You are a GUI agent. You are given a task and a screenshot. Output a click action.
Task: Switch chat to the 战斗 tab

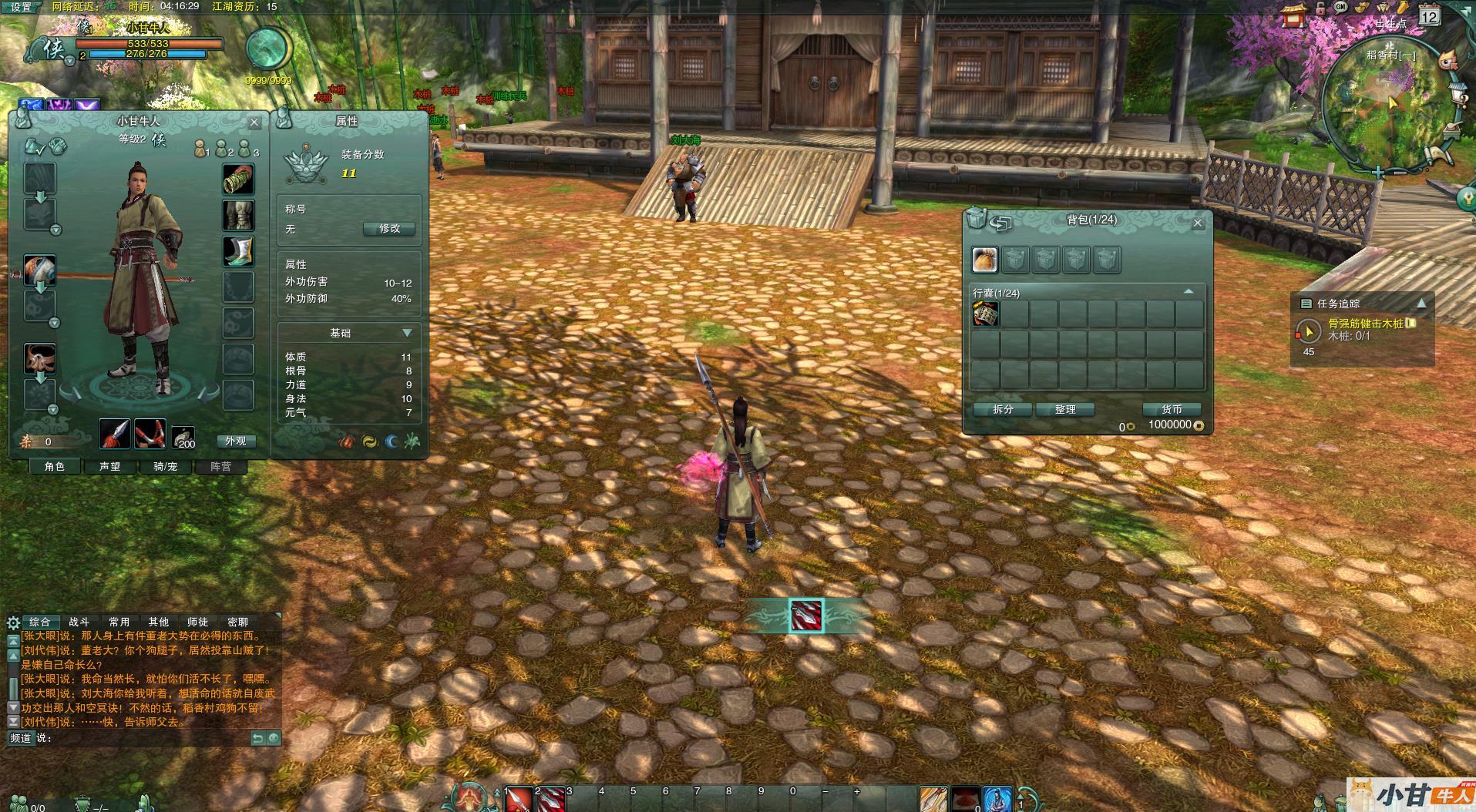[79, 622]
